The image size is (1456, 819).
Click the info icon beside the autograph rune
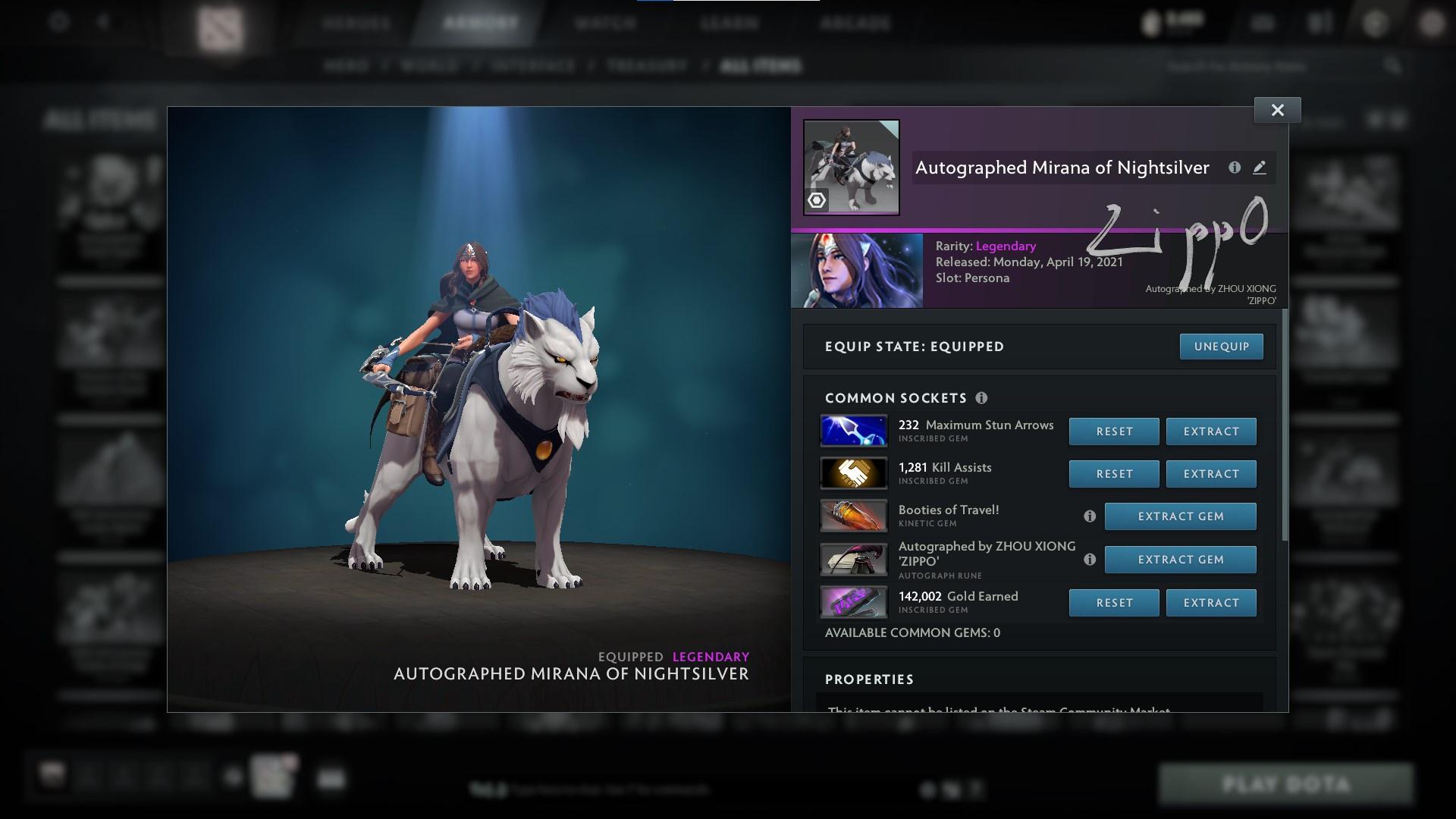coord(1090,560)
